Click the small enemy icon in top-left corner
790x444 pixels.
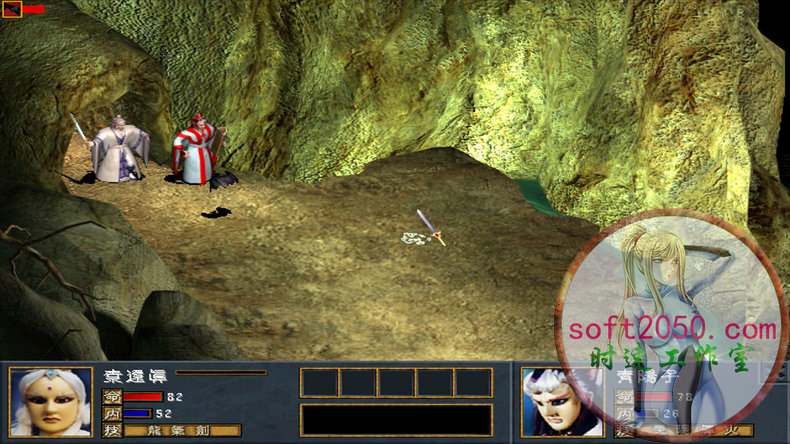(x=12, y=10)
